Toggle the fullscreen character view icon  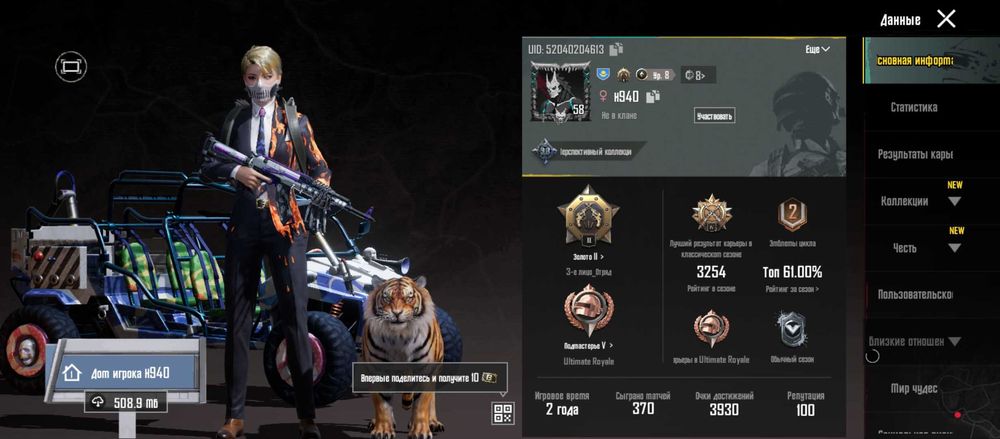(x=70, y=67)
